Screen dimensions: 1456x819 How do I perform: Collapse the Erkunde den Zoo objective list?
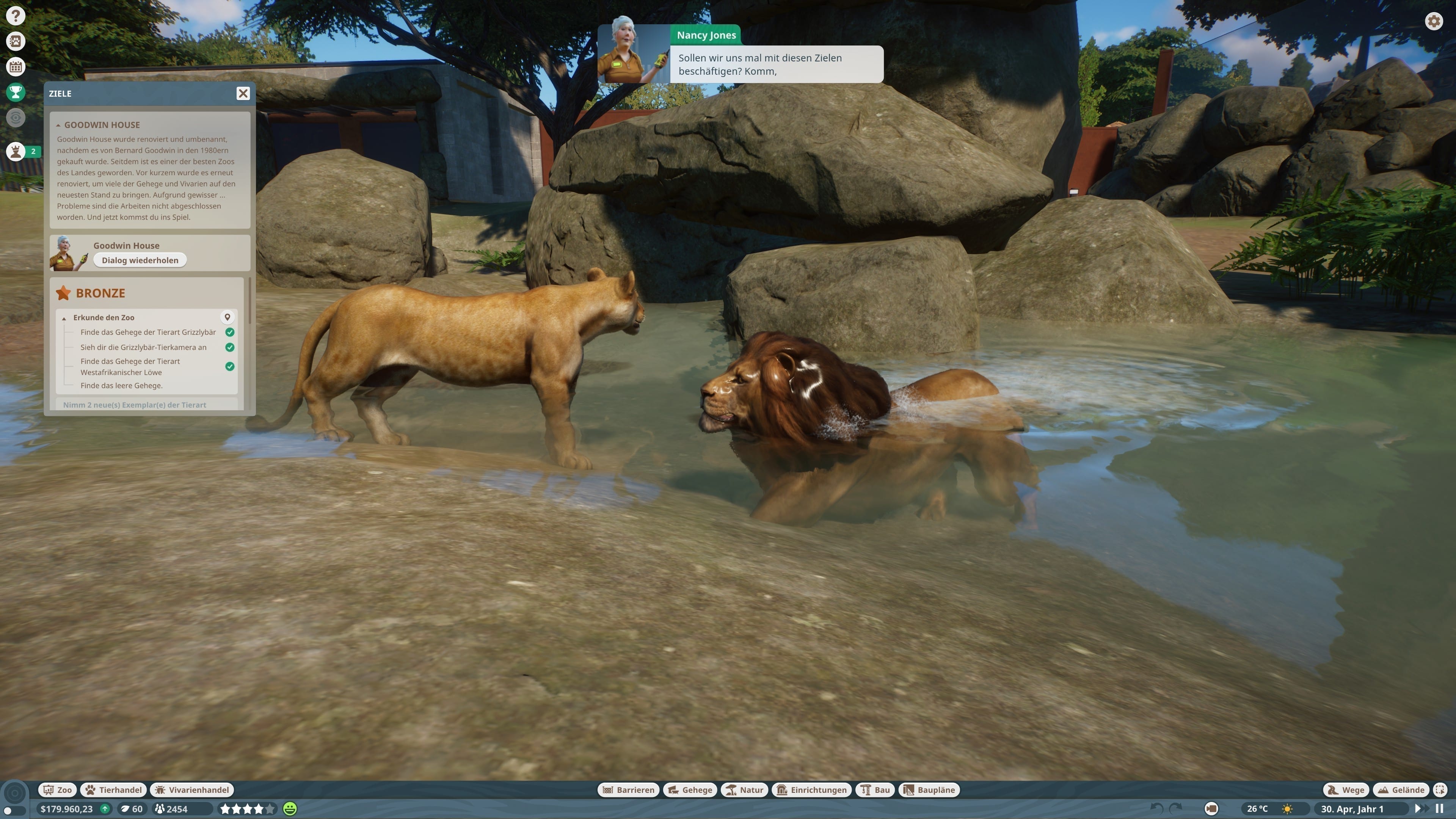(x=64, y=318)
